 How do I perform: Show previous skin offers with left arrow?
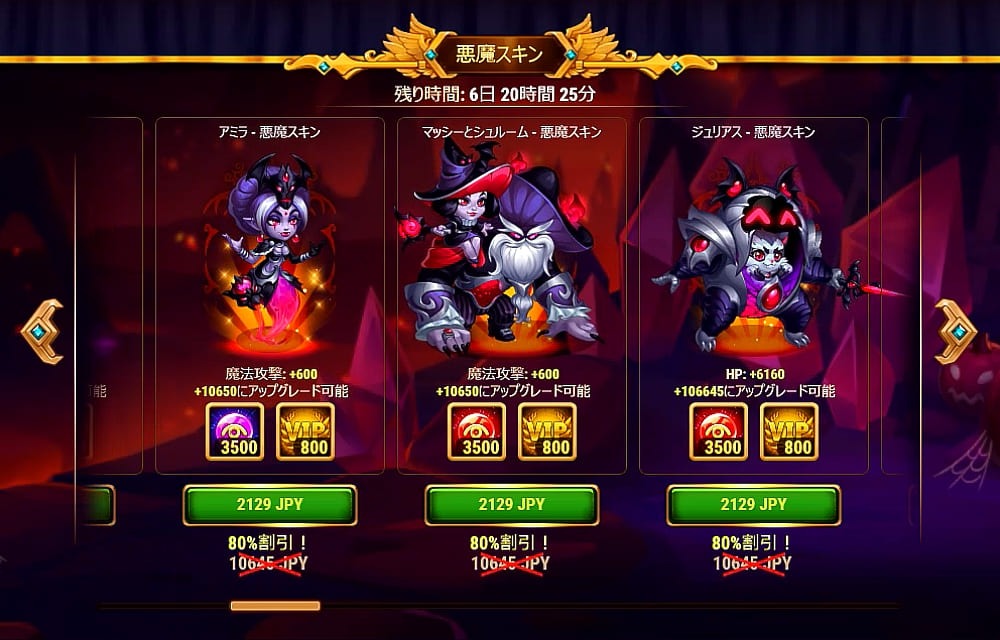pos(42,331)
